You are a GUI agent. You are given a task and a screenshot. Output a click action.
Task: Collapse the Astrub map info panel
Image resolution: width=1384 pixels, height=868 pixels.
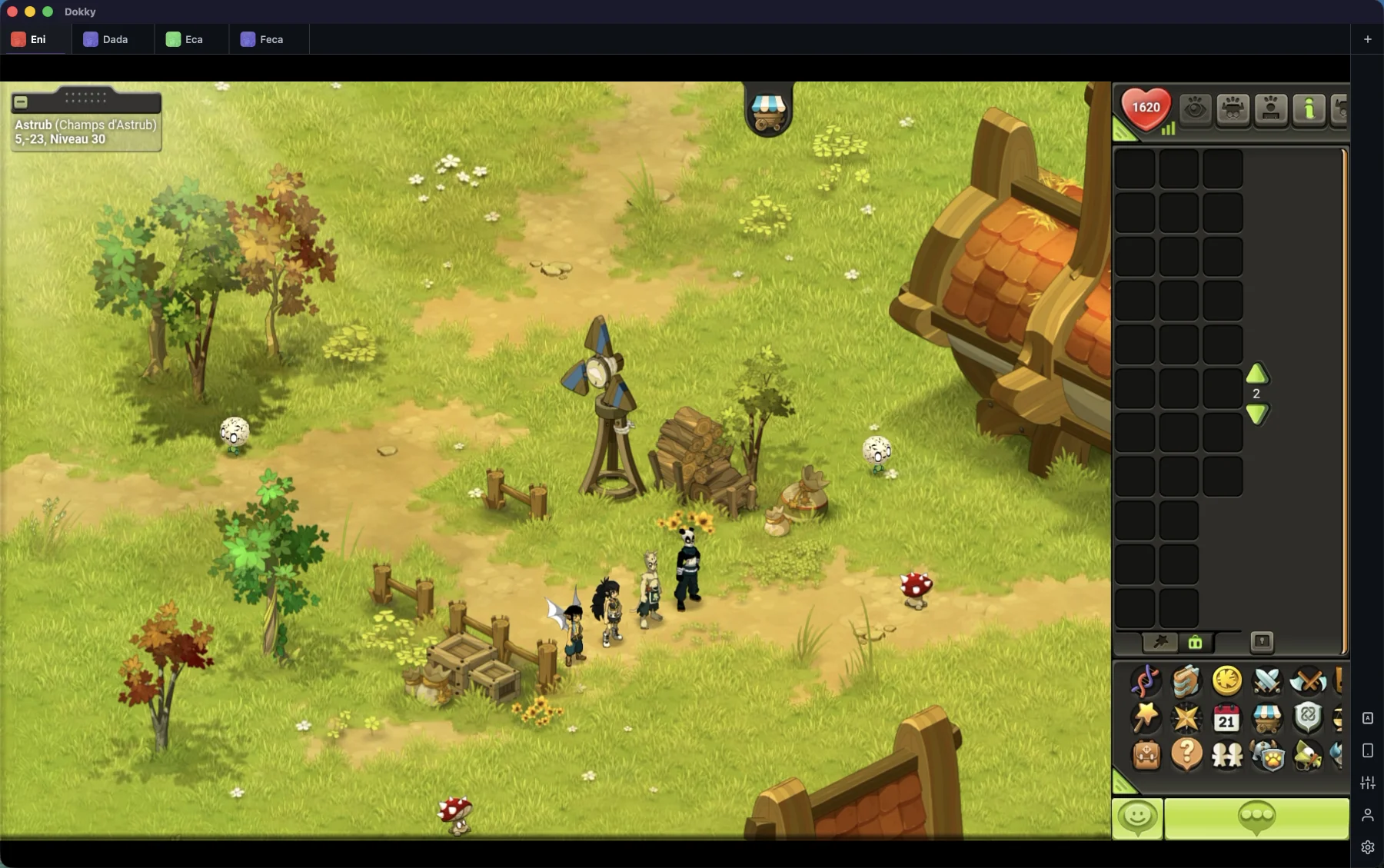pyautogui.click(x=21, y=101)
